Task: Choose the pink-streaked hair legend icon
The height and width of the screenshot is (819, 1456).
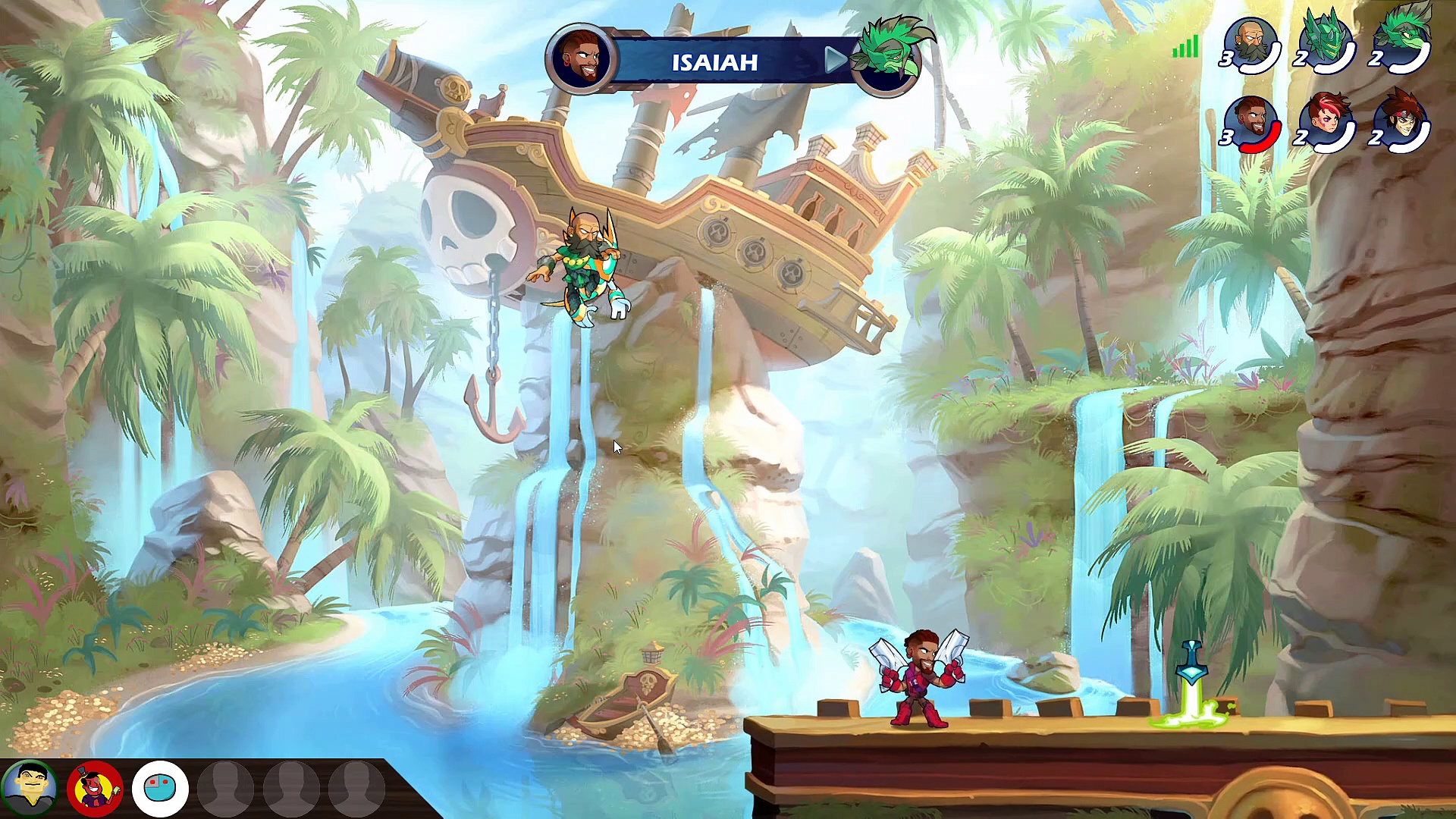Action: coord(1326,124)
